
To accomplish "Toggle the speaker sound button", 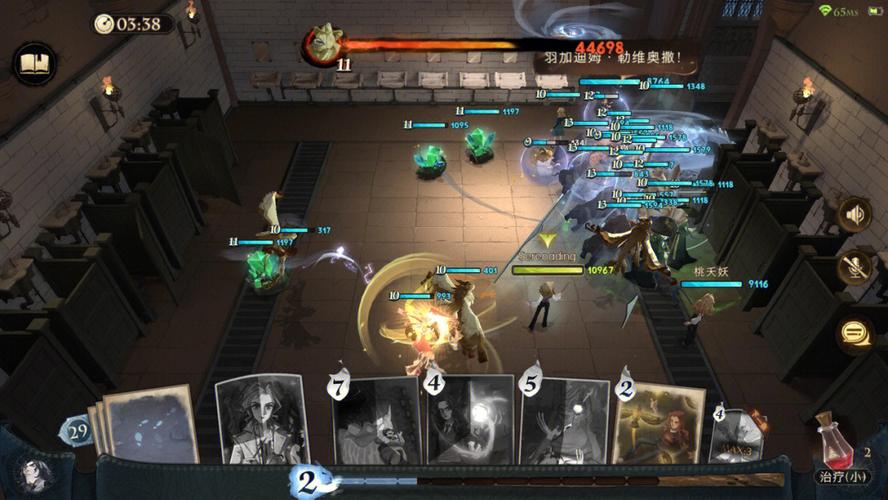I will [x=854, y=213].
